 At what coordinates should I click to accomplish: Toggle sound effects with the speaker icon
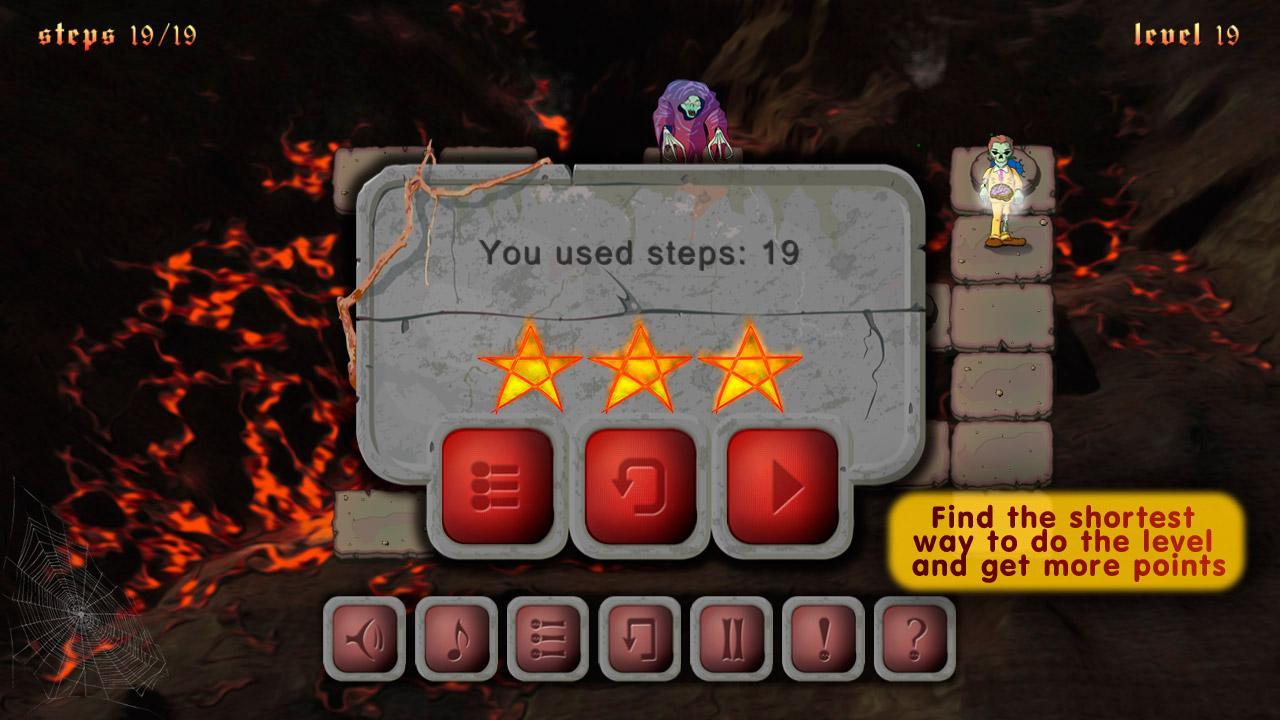click(x=364, y=638)
